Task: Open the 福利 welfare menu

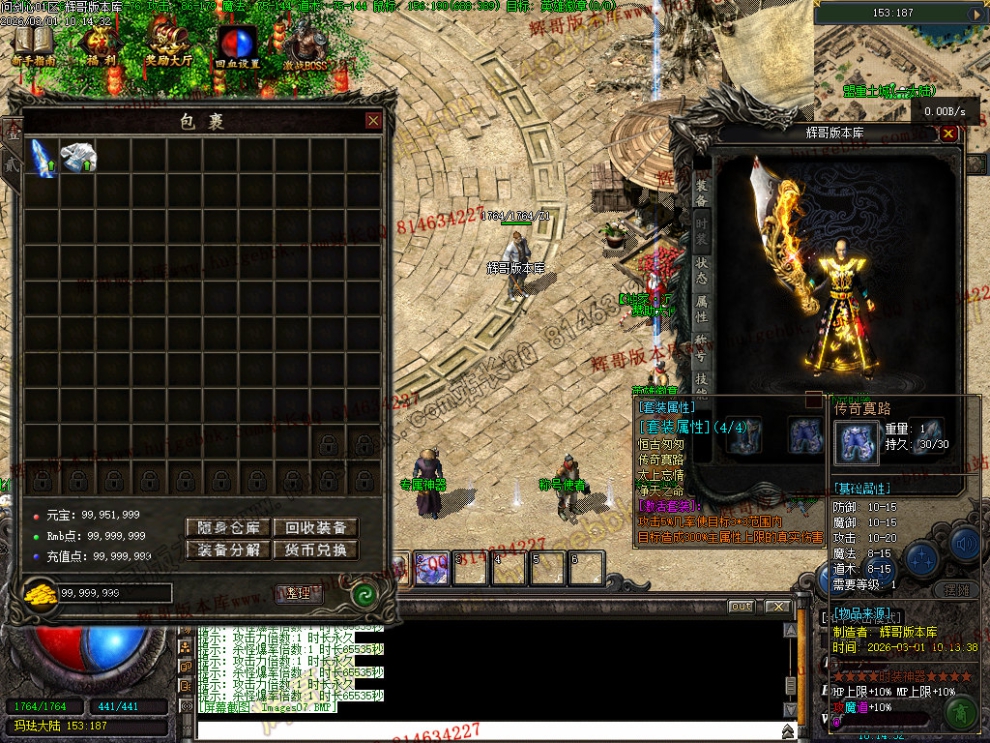Action: [x=100, y=46]
